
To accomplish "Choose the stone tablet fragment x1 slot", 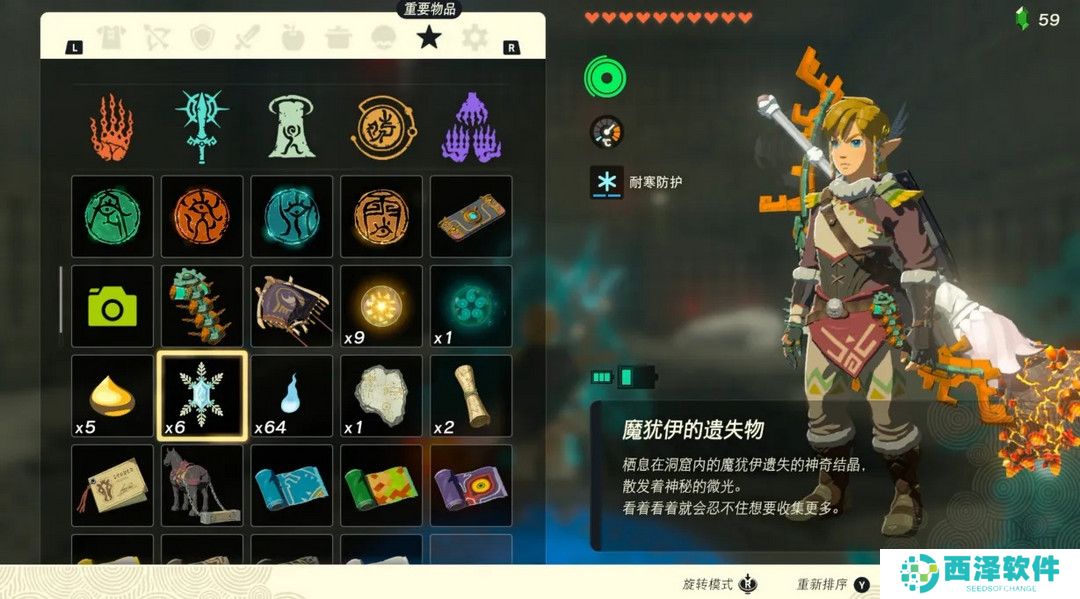I will tap(381, 395).
